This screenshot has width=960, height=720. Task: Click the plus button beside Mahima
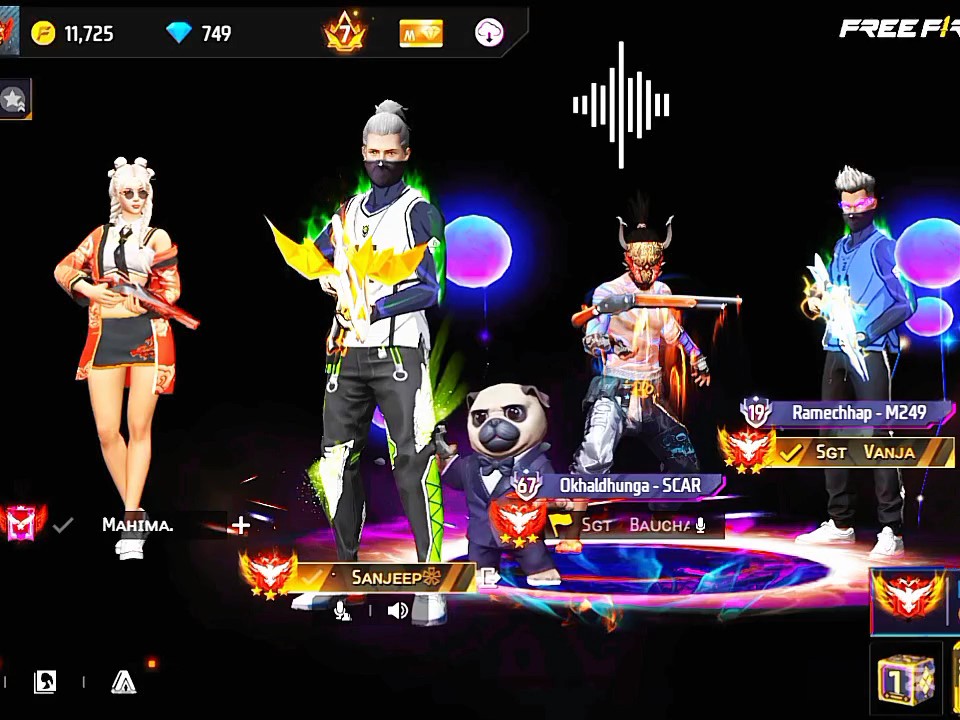point(240,526)
